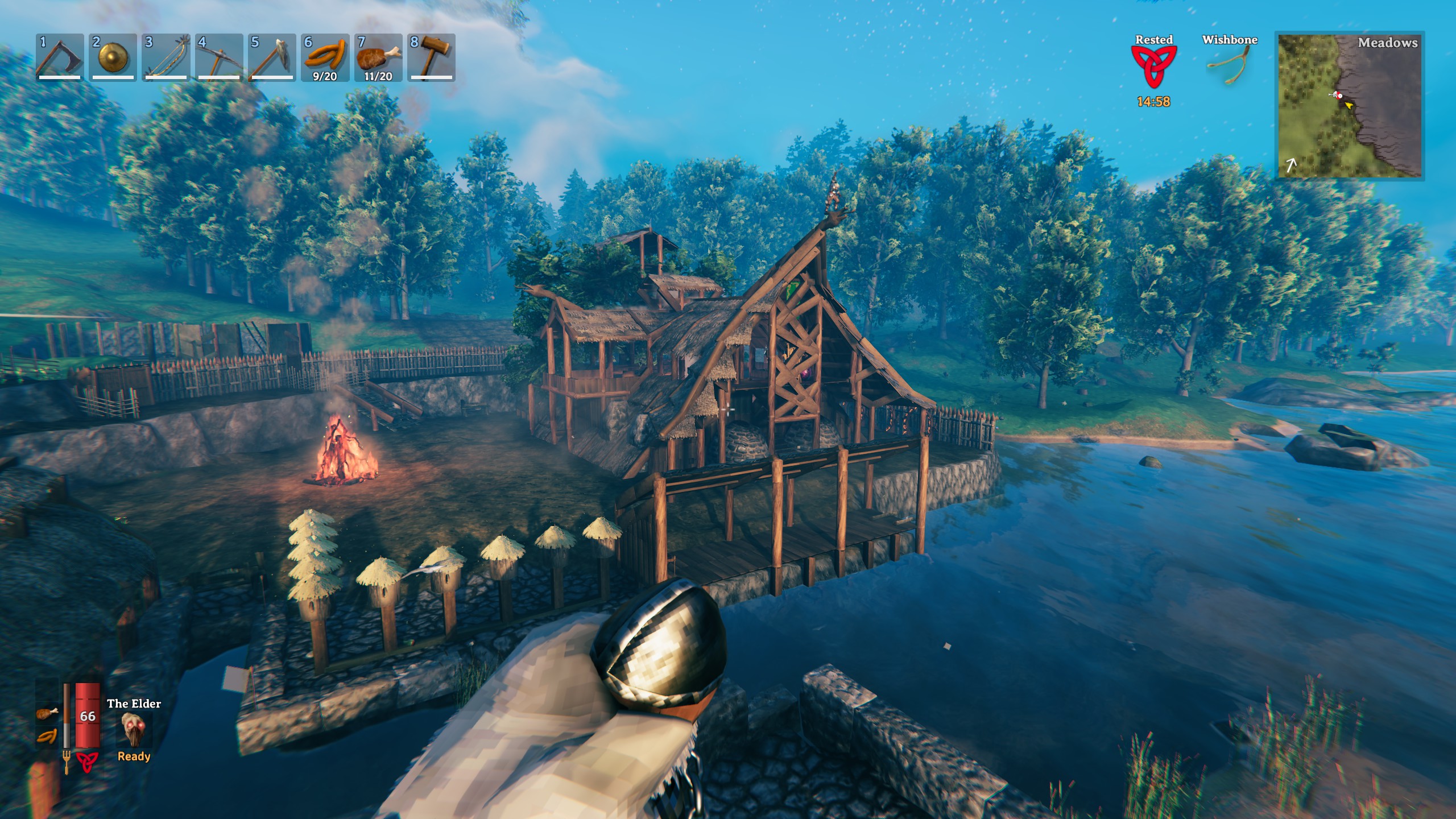
Task: Expand the yellow arrow waypoint on minimap
Action: [1348, 105]
